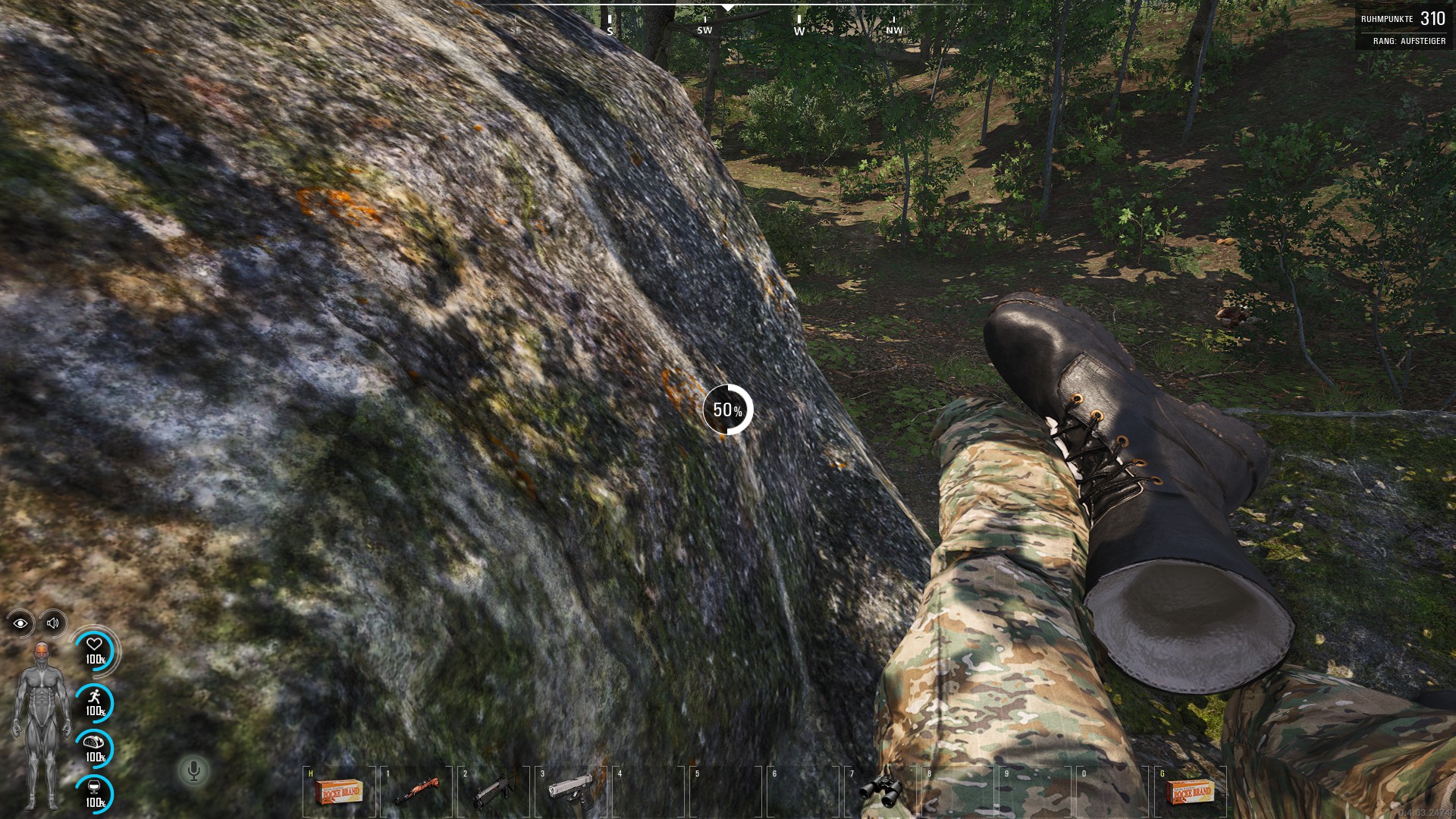Click the speaker noise indicator icon
1456x819 pixels.
point(53,623)
